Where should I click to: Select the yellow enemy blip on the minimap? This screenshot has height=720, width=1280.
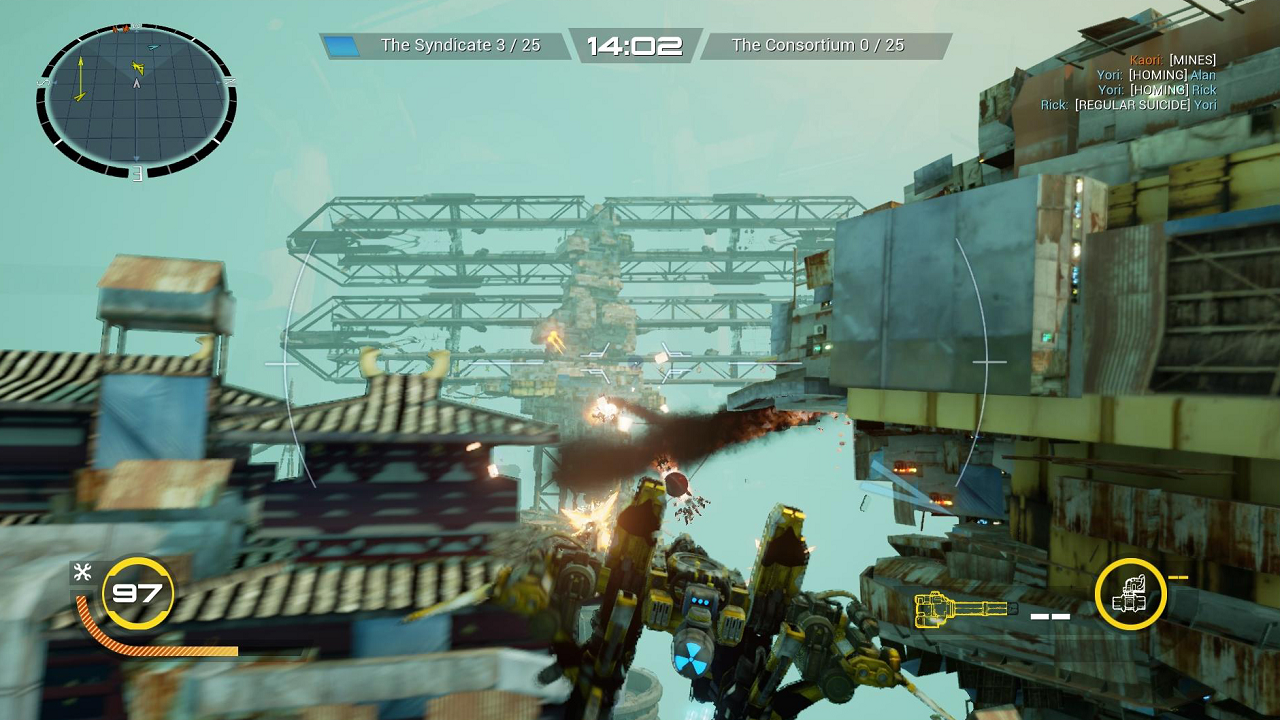pyautogui.click(x=138, y=66)
